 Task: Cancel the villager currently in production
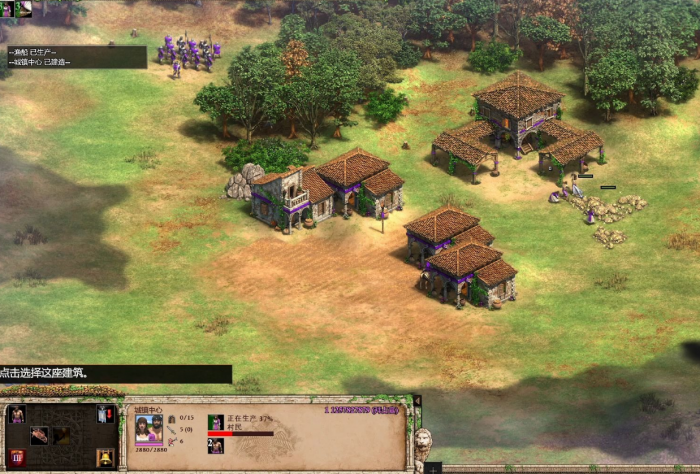(216, 423)
